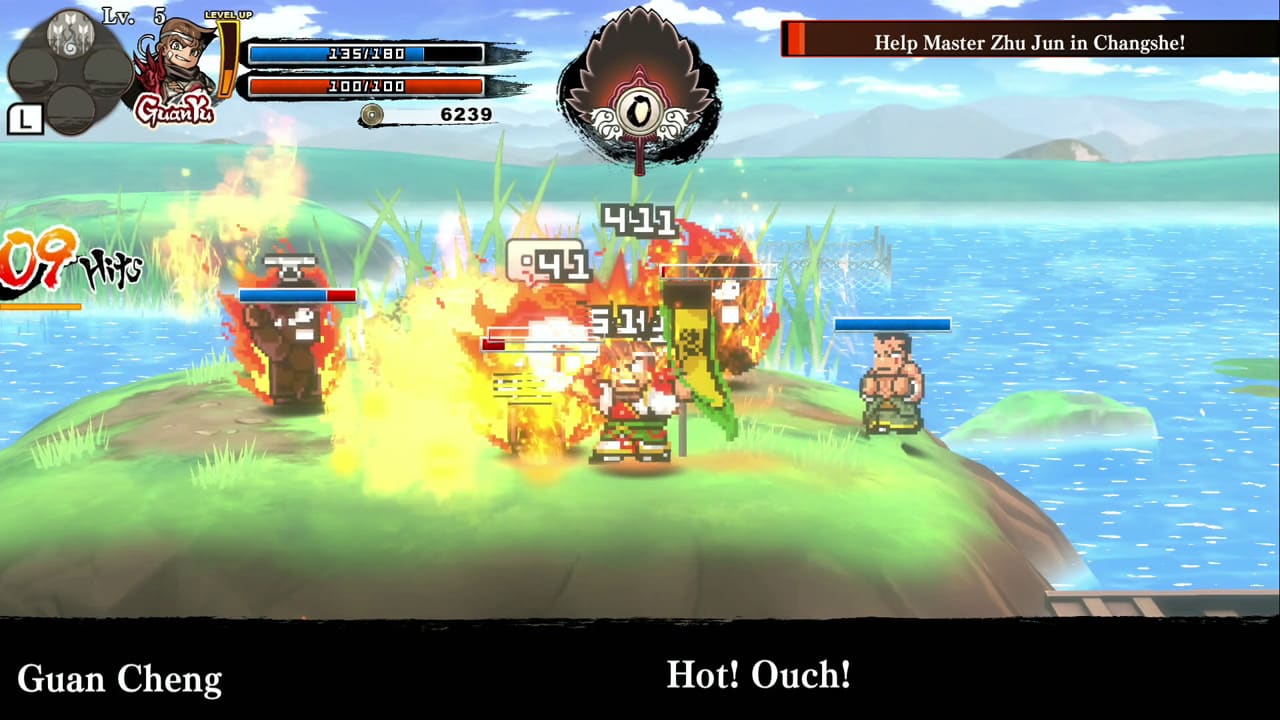Viewport: 1280px width, 720px height.
Task: Advance the dialogue reading Hot! Ouch!
Action: click(x=758, y=677)
